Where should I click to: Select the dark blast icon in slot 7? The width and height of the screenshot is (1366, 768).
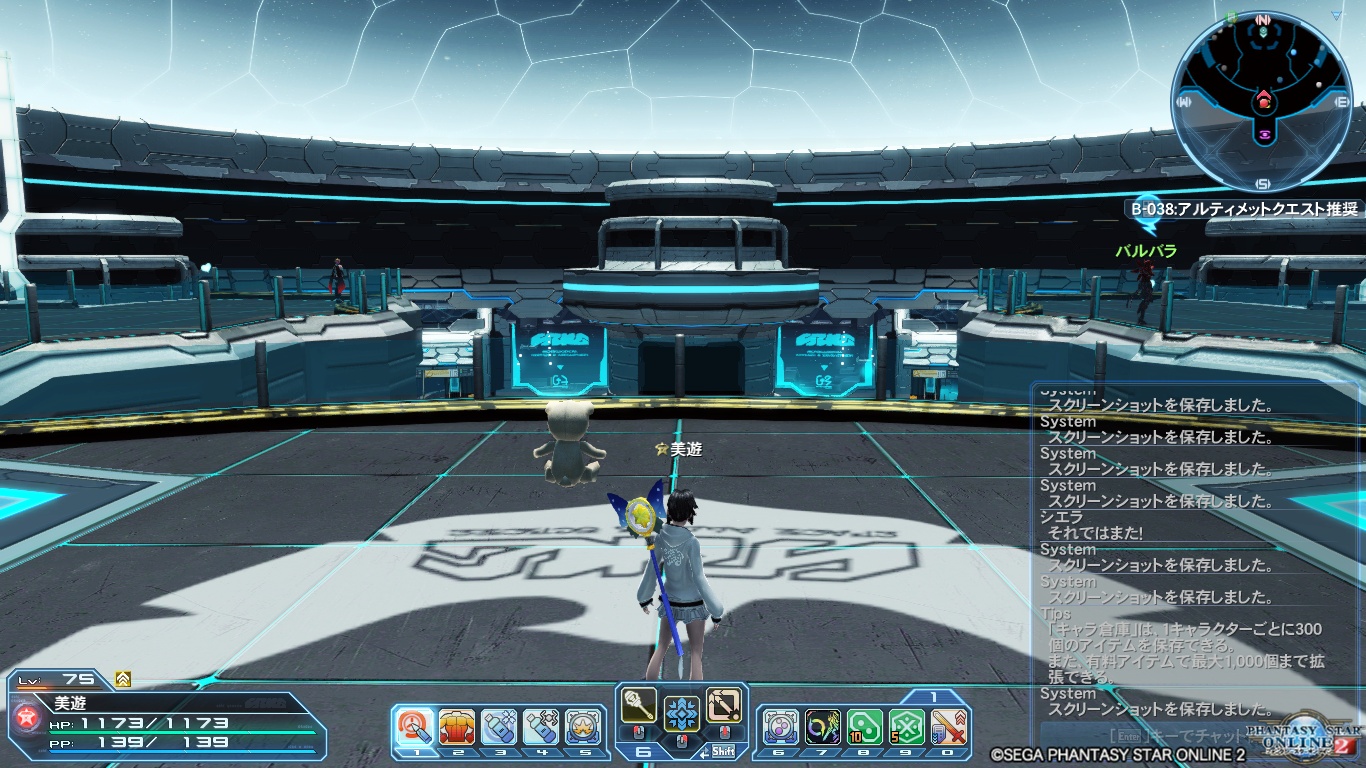[824, 727]
